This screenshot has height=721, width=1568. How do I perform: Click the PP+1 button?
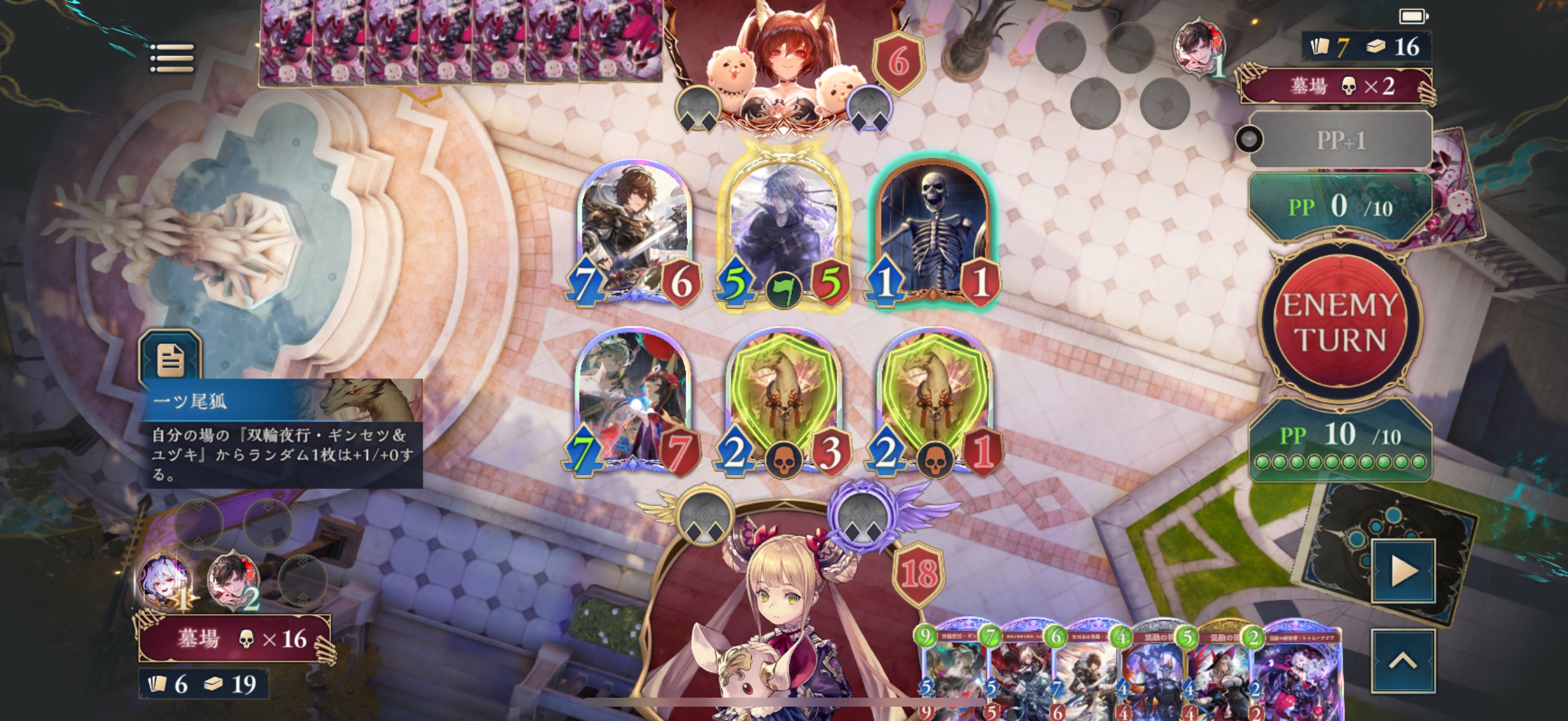coord(1341,140)
